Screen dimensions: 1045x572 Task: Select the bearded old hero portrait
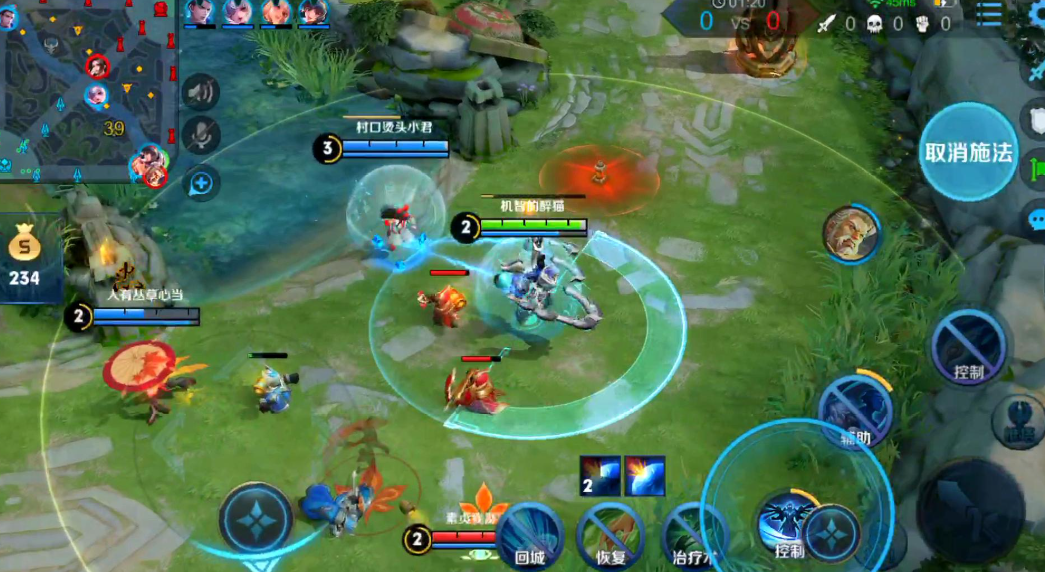pyautogui.click(x=850, y=234)
